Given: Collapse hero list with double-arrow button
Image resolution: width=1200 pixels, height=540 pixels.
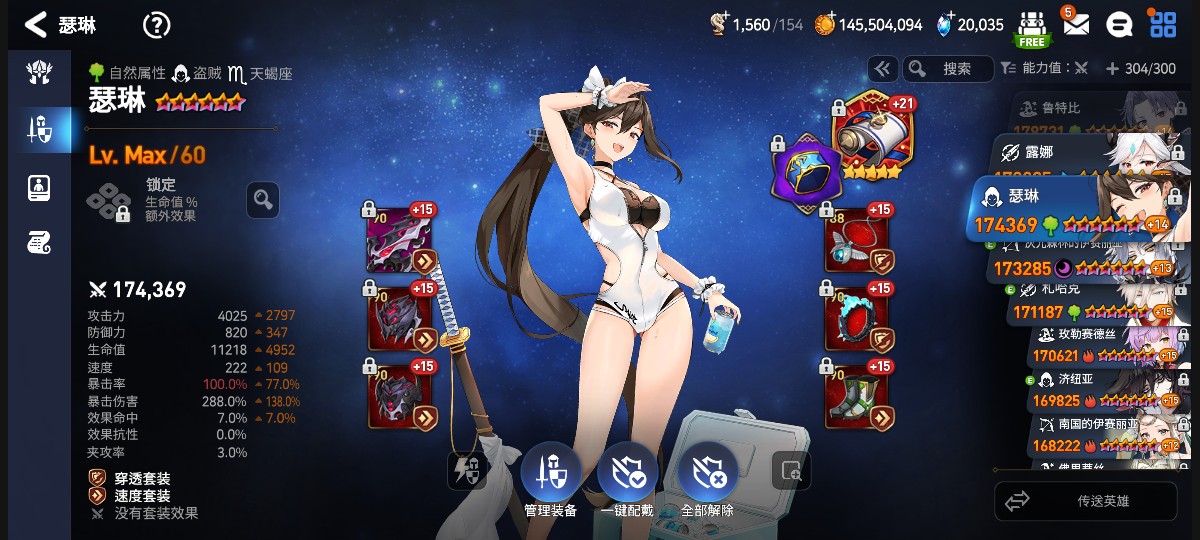Looking at the screenshot, I should click(x=881, y=68).
